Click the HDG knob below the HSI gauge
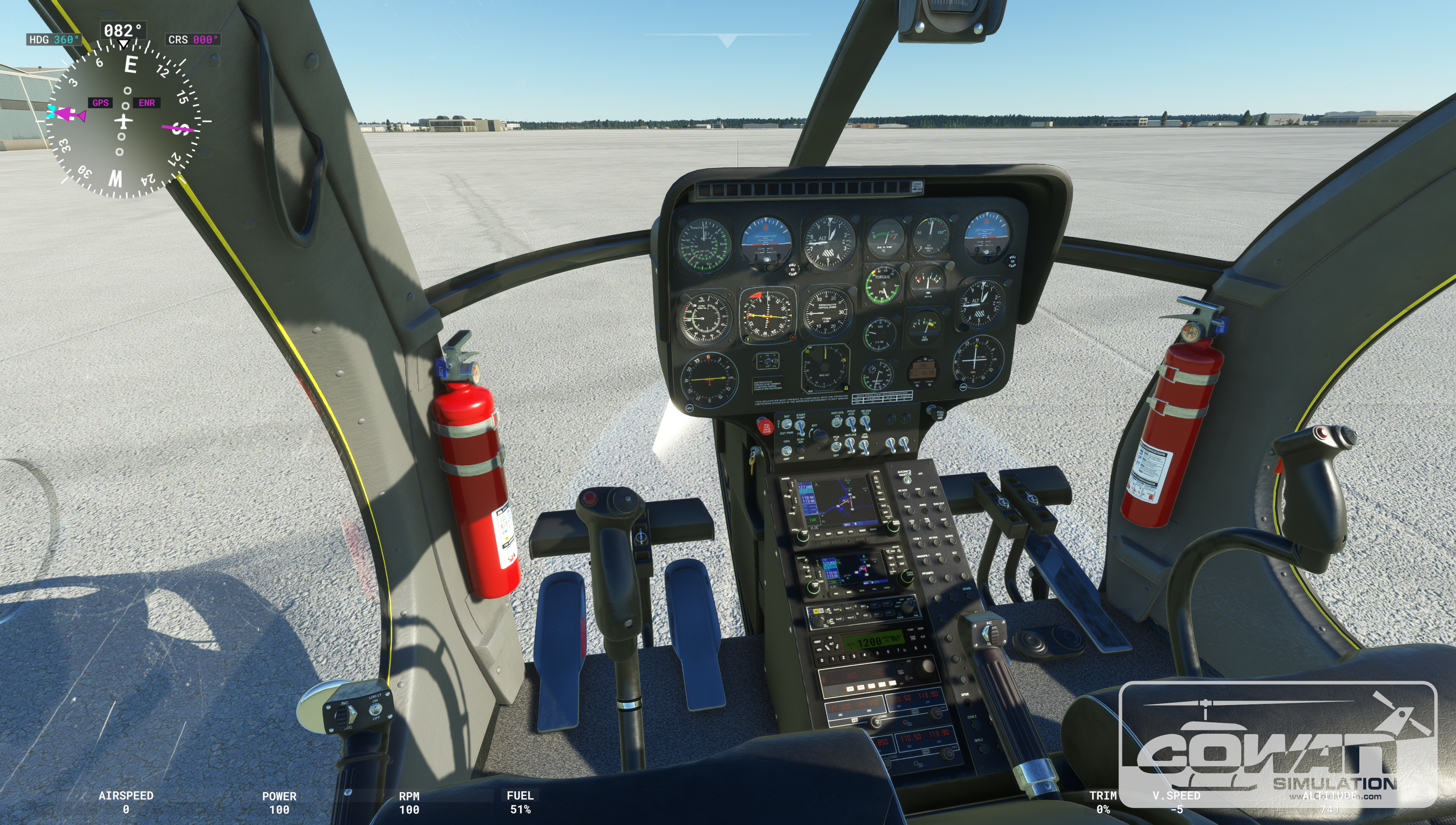The height and width of the screenshot is (825, 1456). coord(690,408)
